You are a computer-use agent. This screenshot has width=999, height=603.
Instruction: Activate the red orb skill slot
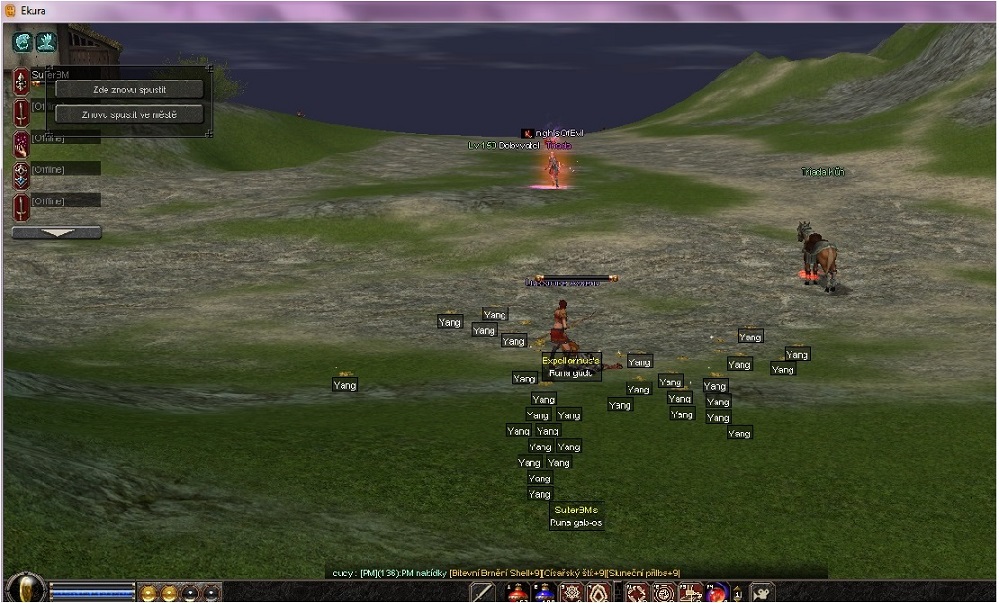click(716, 592)
